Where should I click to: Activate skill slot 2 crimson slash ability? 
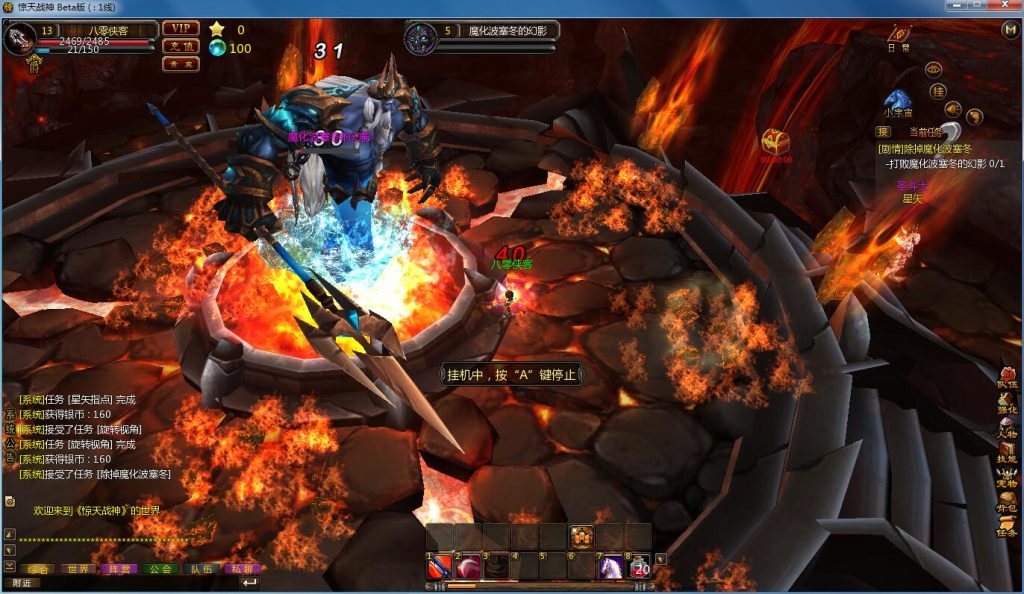pos(469,568)
